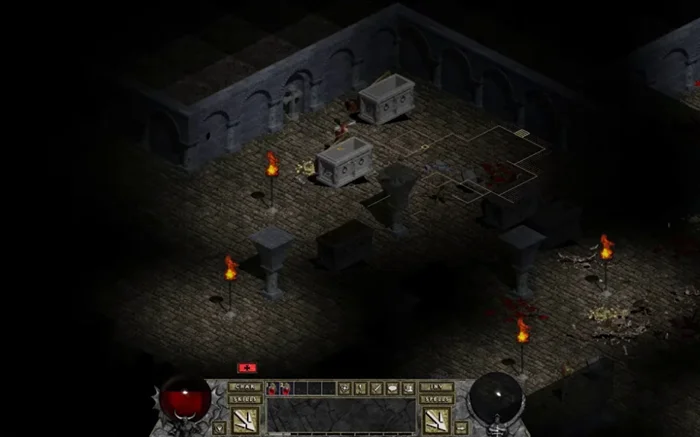Screen dimensions: 700x437
Task: Click the red plus level-up button
Action: point(245,368)
